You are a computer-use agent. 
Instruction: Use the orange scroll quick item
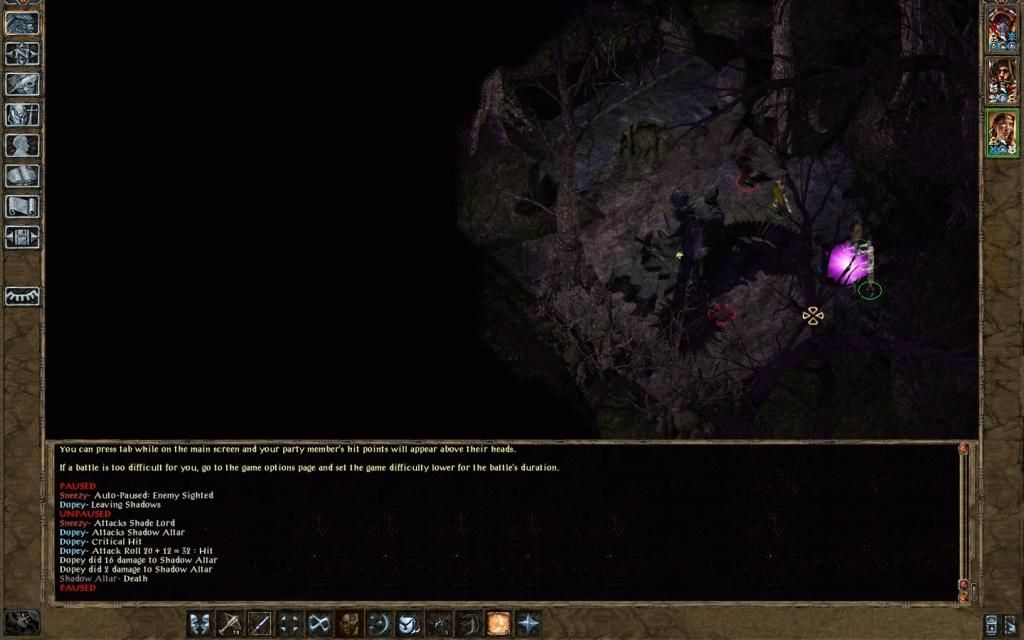tap(497, 624)
